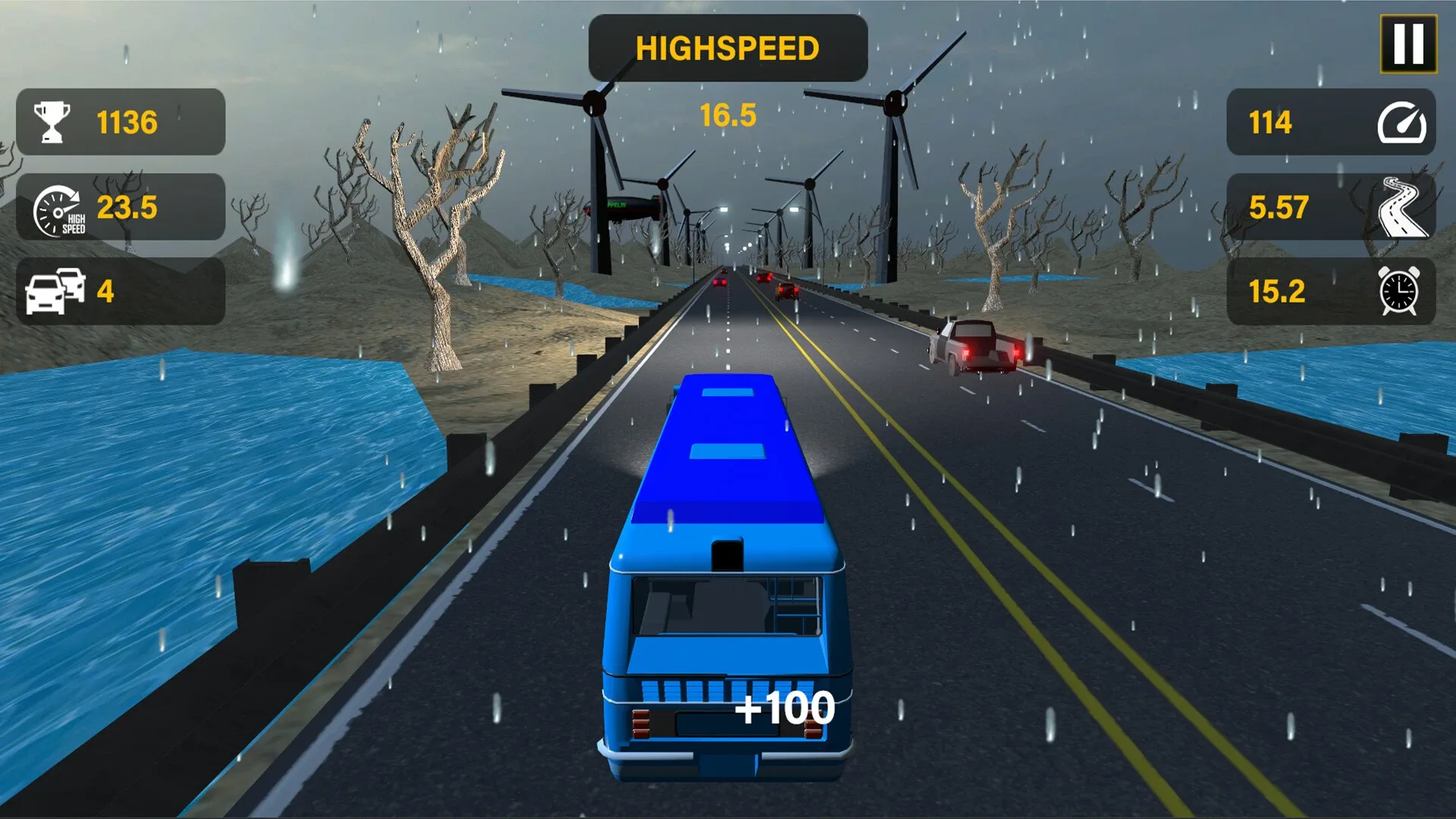
Task: Click the trophy points value 1136
Action: coord(126,120)
